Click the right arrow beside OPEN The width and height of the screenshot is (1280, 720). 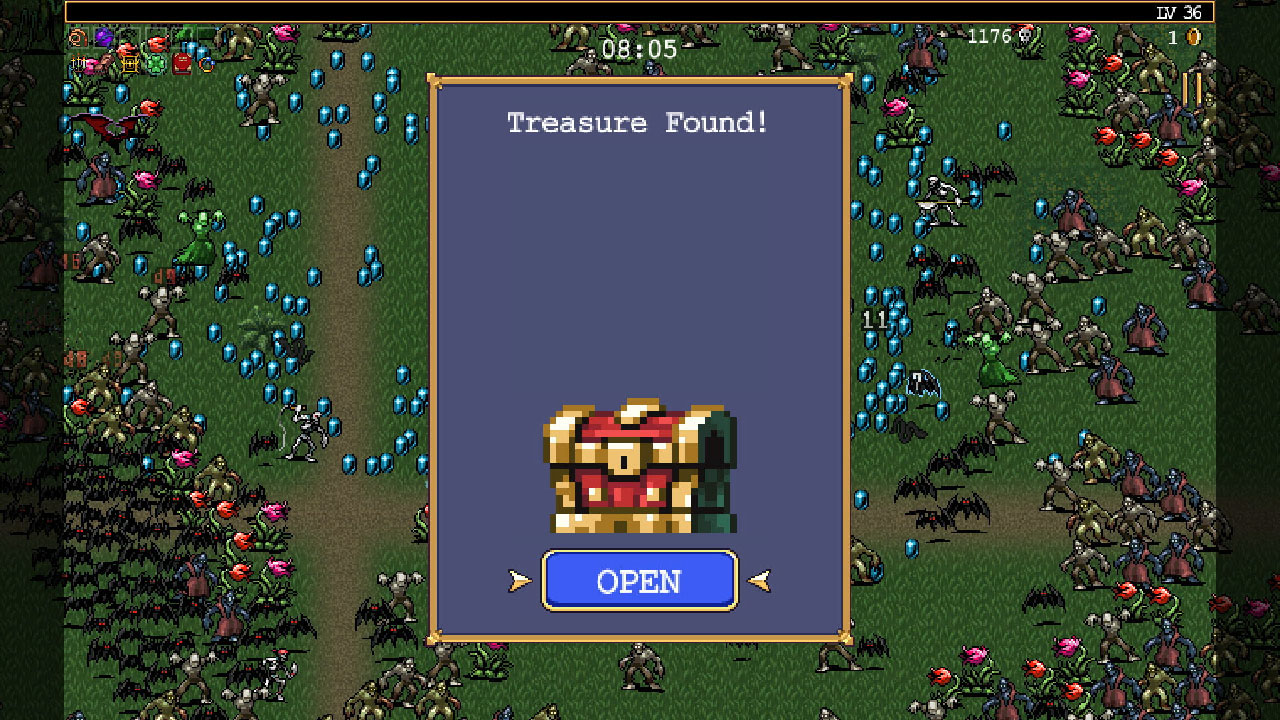[x=757, y=580]
